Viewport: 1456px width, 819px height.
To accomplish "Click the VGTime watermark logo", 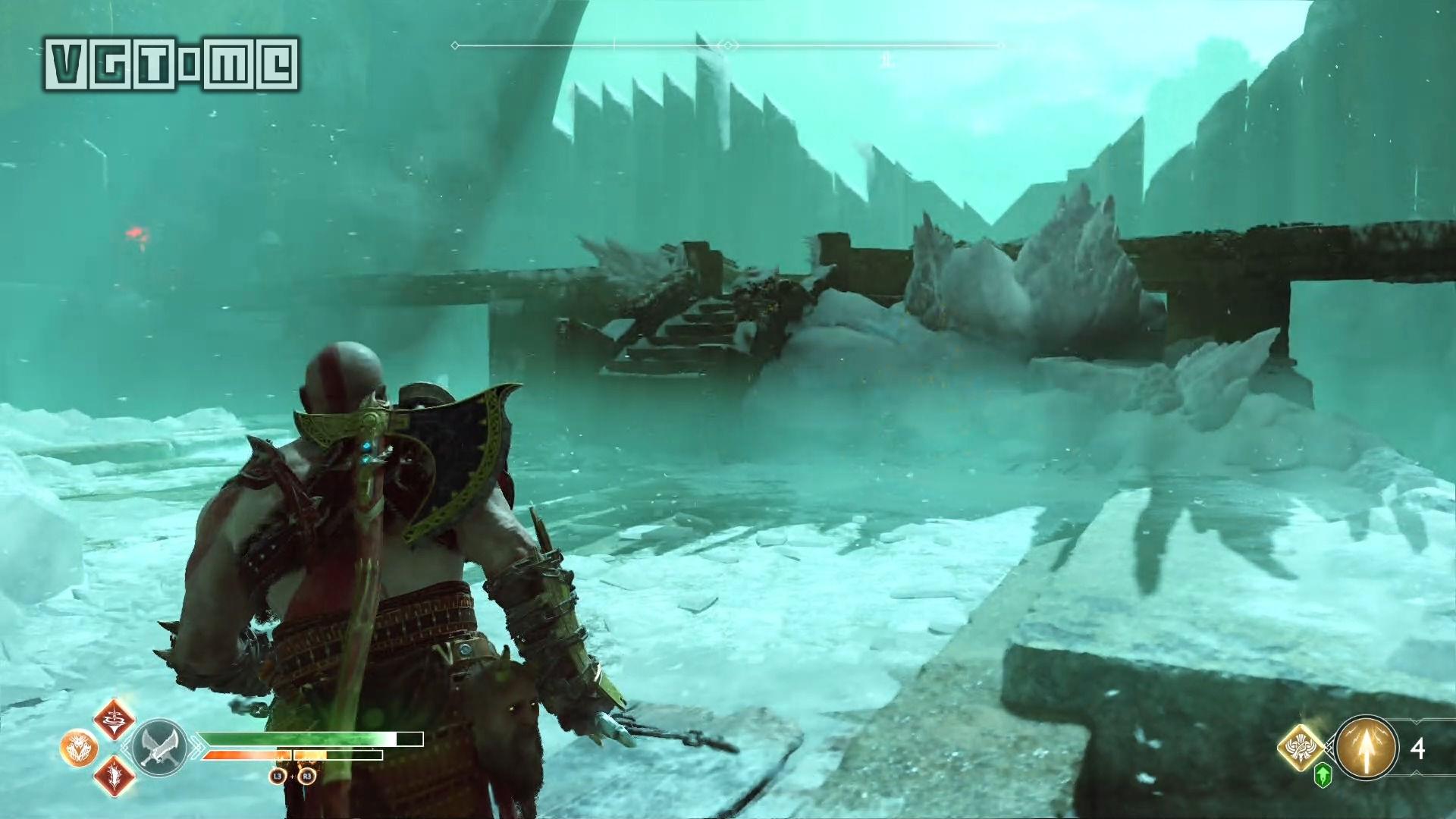I will coord(172,64).
